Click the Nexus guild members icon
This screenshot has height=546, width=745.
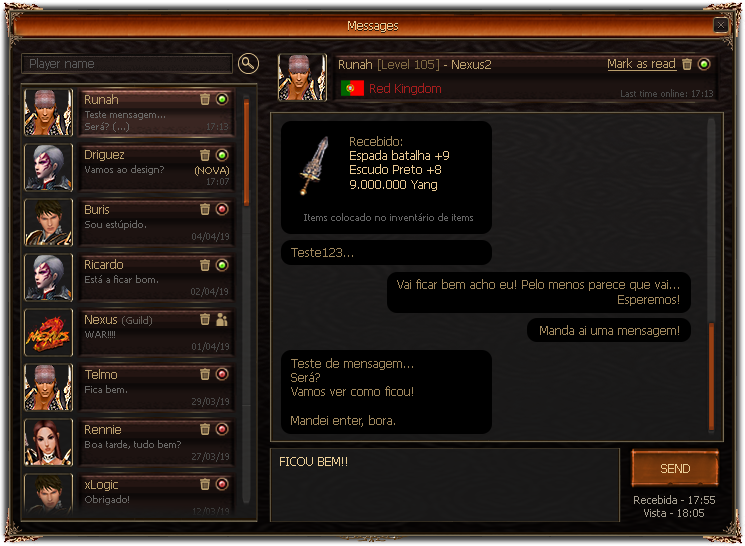(x=222, y=320)
